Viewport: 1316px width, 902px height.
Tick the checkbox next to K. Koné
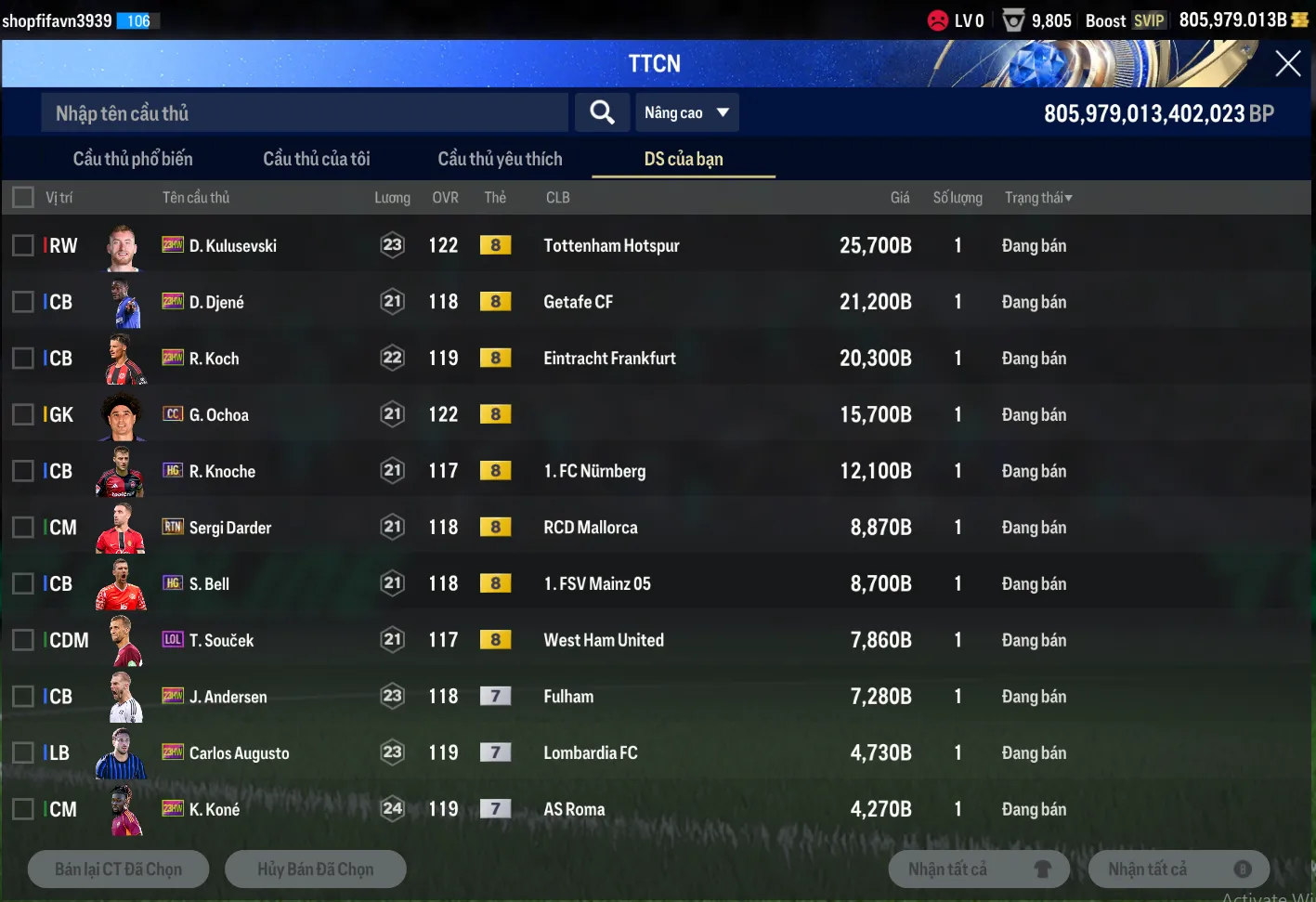[x=23, y=809]
